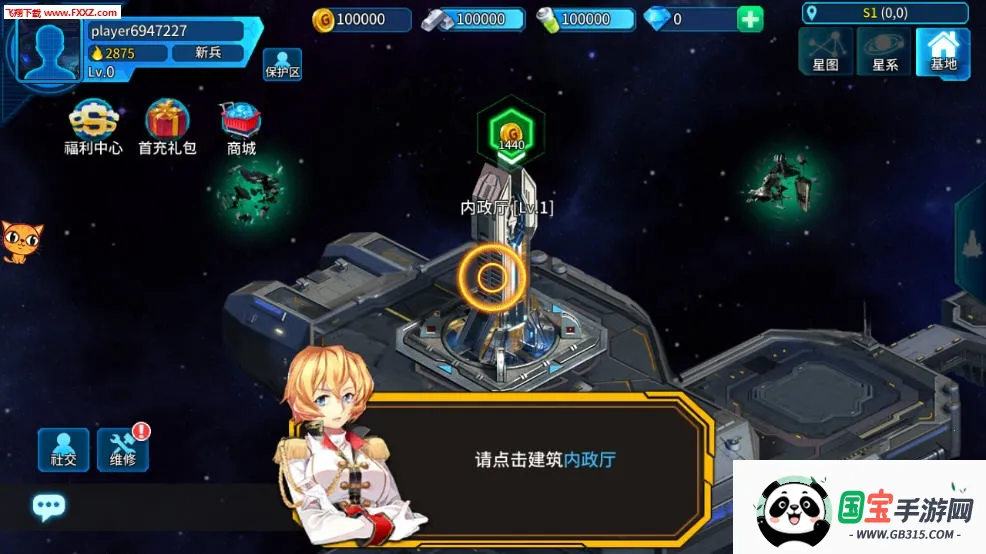The height and width of the screenshot is (554, 986).
Task: Open the 维修 repair menu
Action: click(x=123, y=450)
